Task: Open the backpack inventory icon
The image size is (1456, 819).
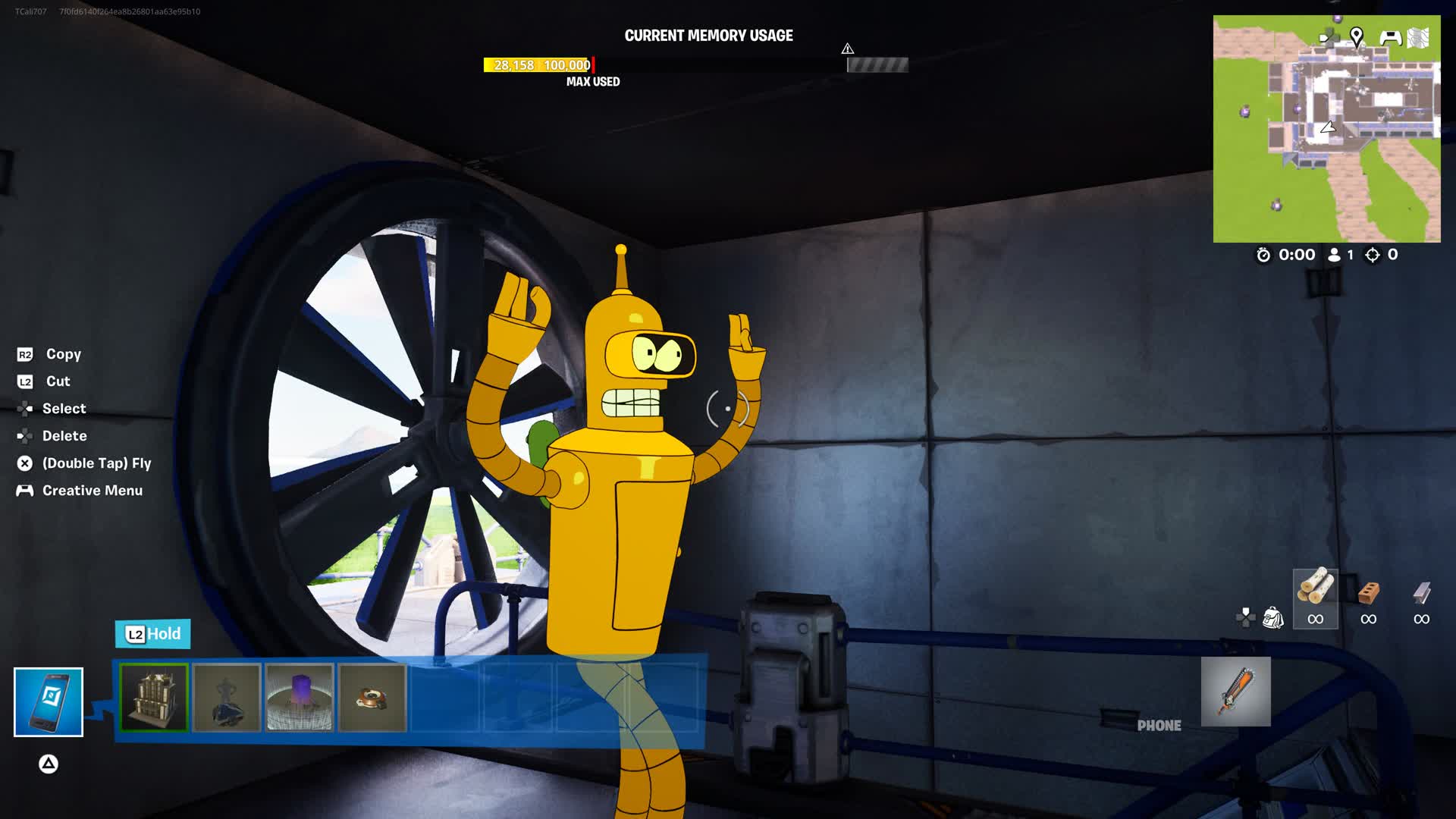Action: [1272, 618]
